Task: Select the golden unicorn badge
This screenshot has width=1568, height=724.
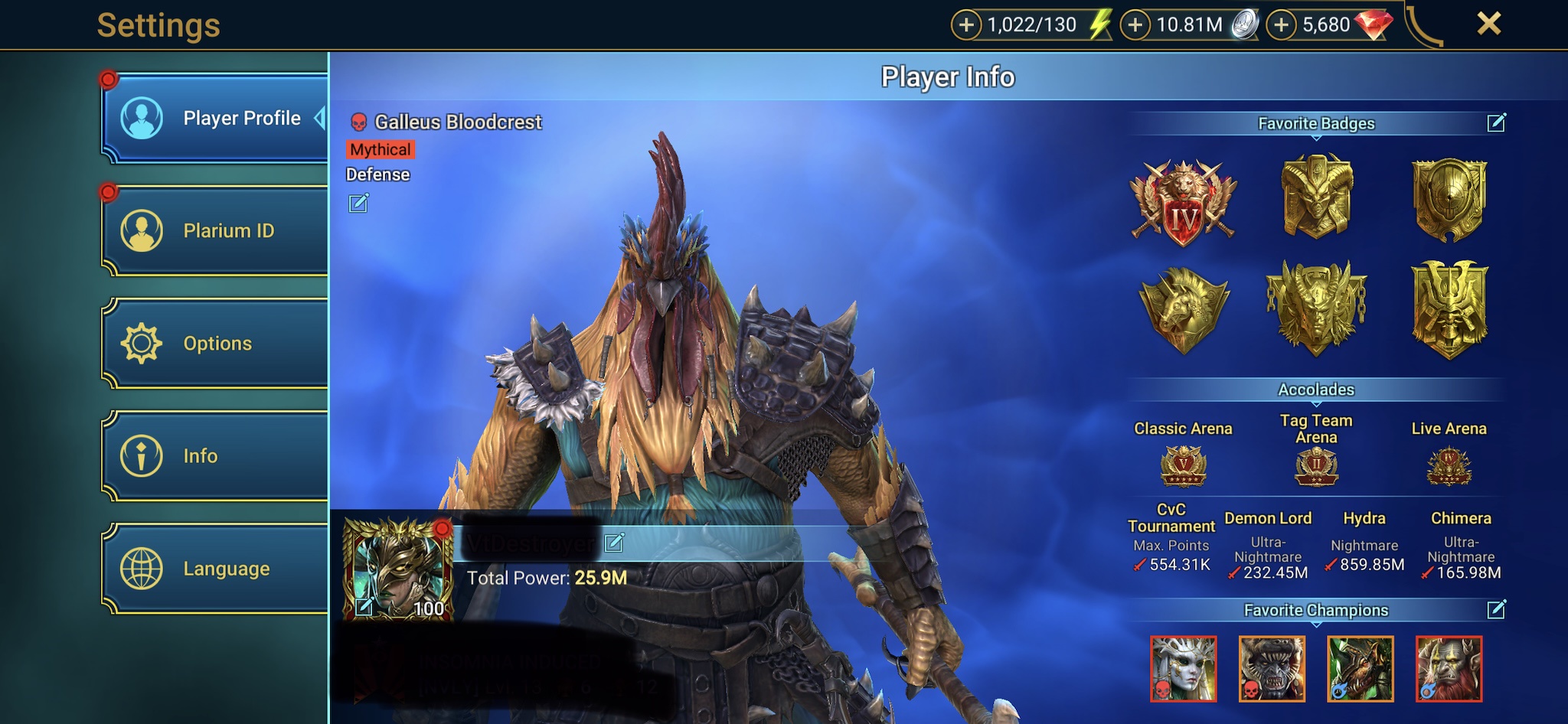Action: pyautogui.click(x=1183, y=309)
